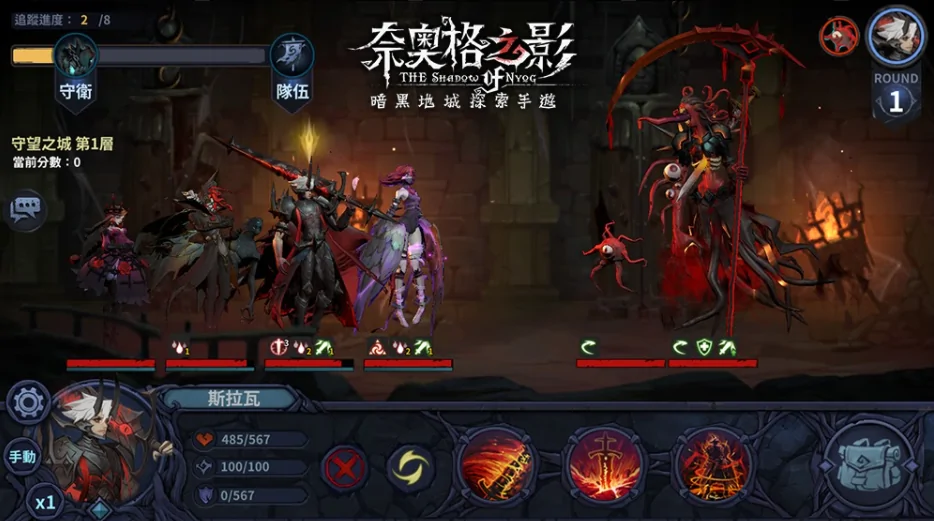Viewport: 934px width, 521px height.
Task: Click the turn-order hero portrait above ROUND
Action: [895, 36]
